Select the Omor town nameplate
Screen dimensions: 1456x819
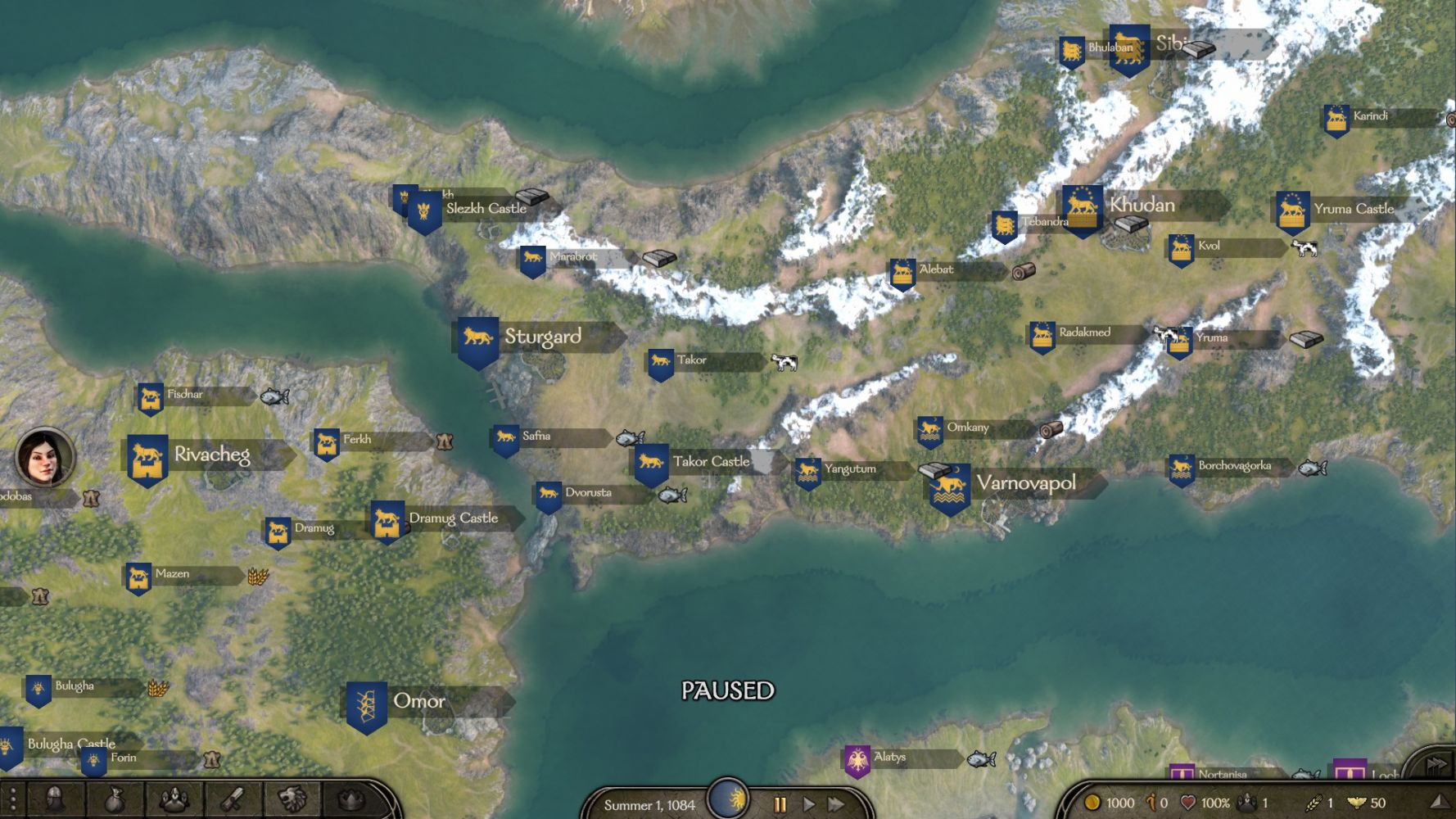tap(419, 701)
